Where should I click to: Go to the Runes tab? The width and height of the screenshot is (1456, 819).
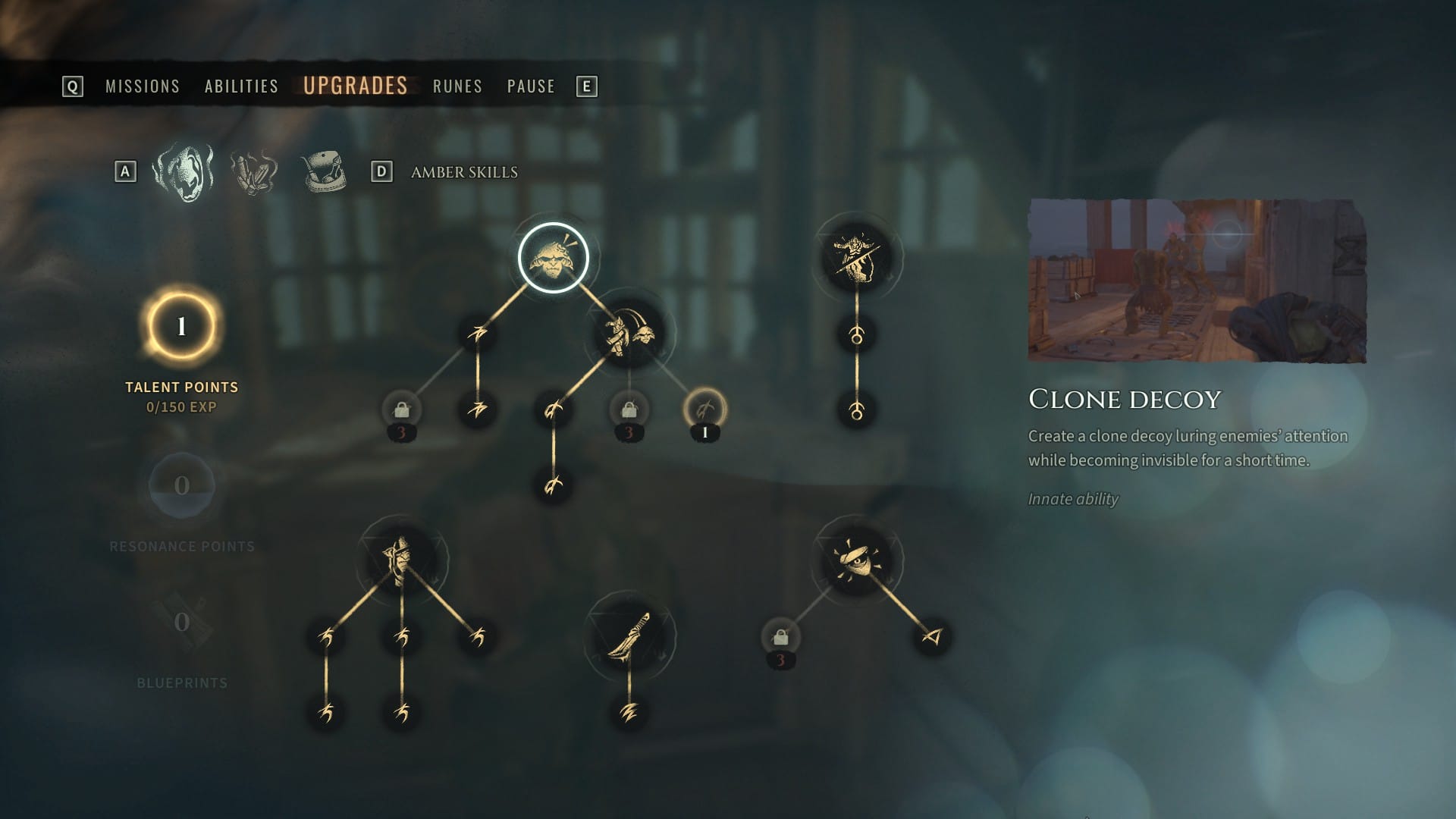(x=457, y=86)
